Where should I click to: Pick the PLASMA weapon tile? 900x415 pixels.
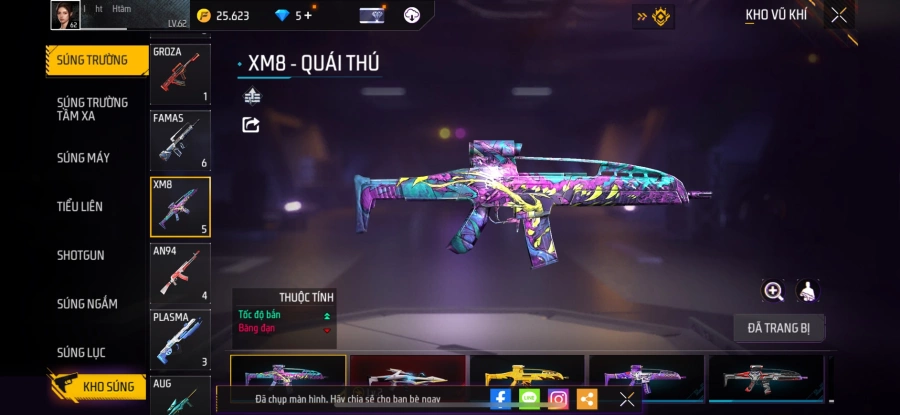pyautogui.click(x=180, y=339)
